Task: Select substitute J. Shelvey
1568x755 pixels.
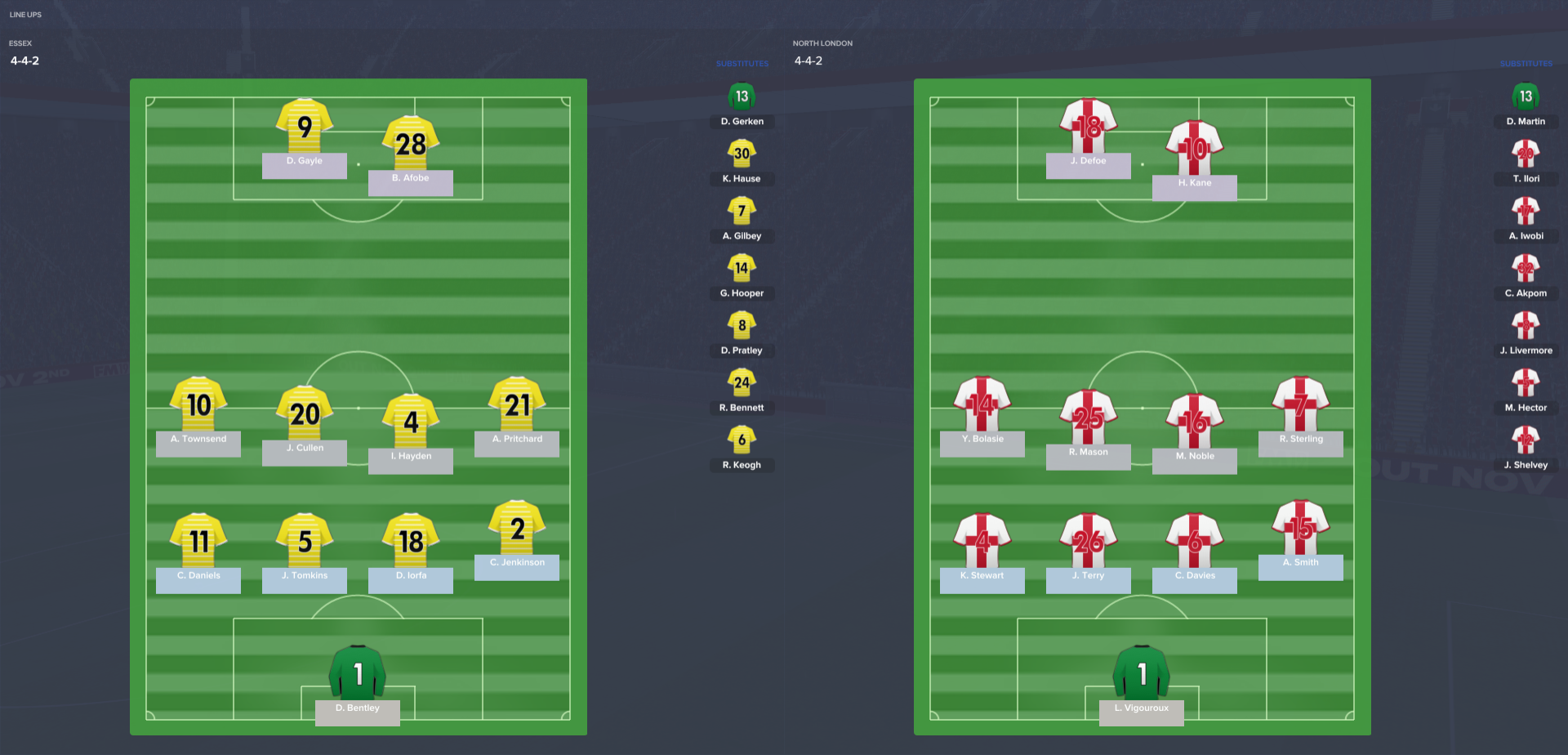Action: click(1526, 440)
